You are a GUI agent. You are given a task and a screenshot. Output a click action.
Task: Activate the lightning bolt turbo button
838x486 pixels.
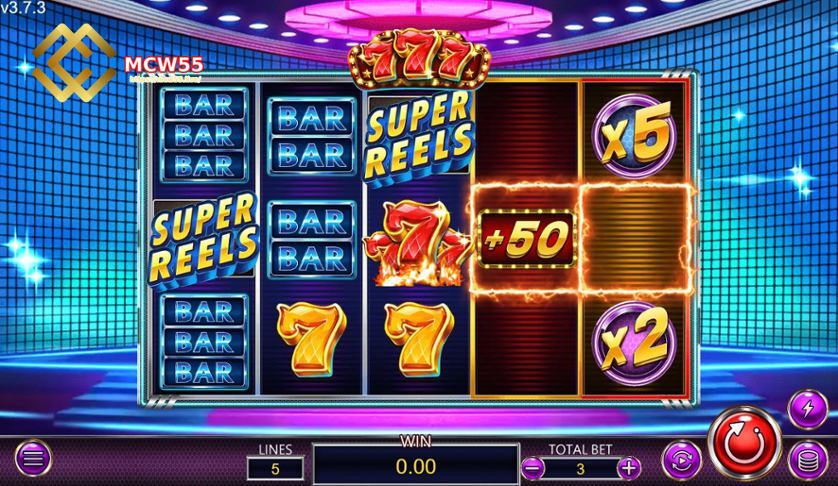806,408
